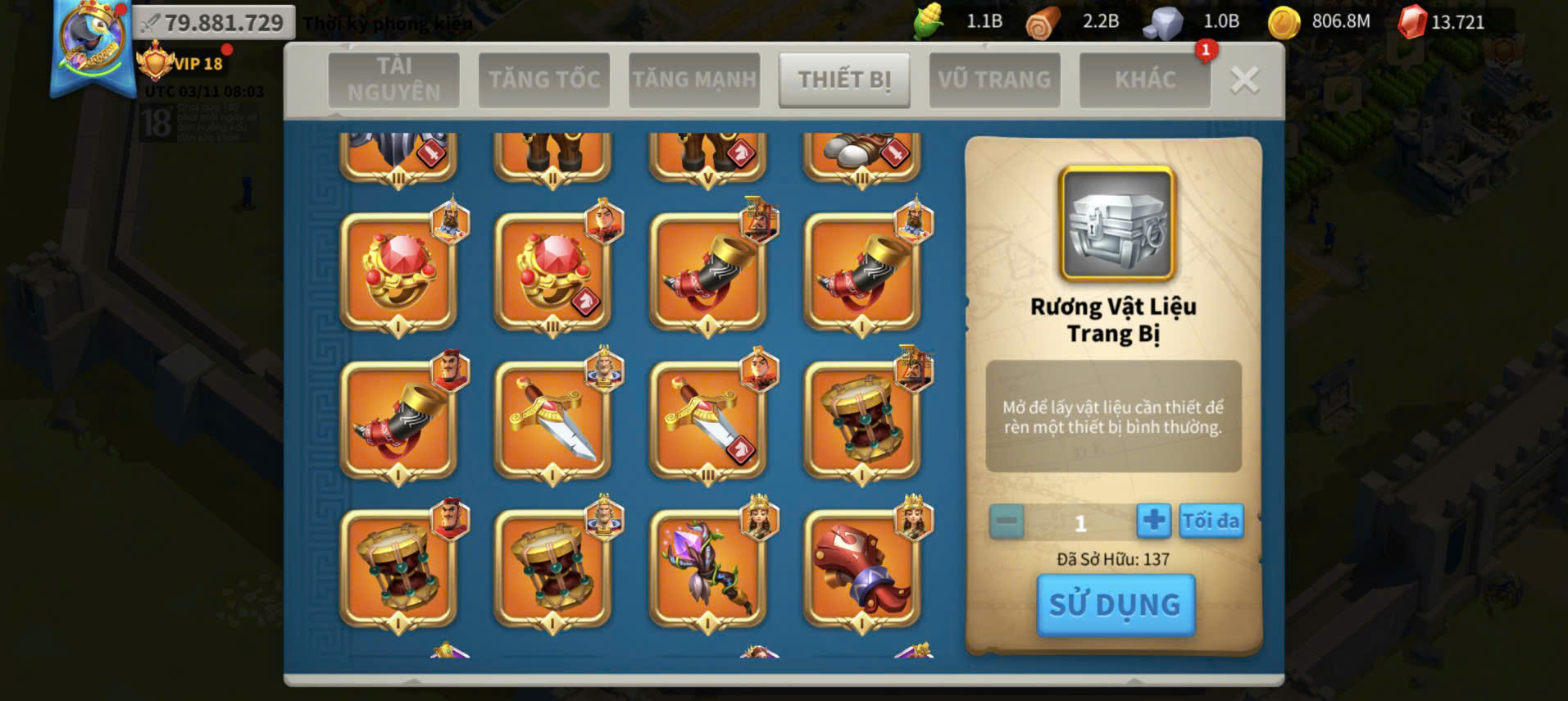The width and height of the screenshot is (1568, 701).
Task: Decrease quantity with the minus button
Action: [x=1007, y=521]
